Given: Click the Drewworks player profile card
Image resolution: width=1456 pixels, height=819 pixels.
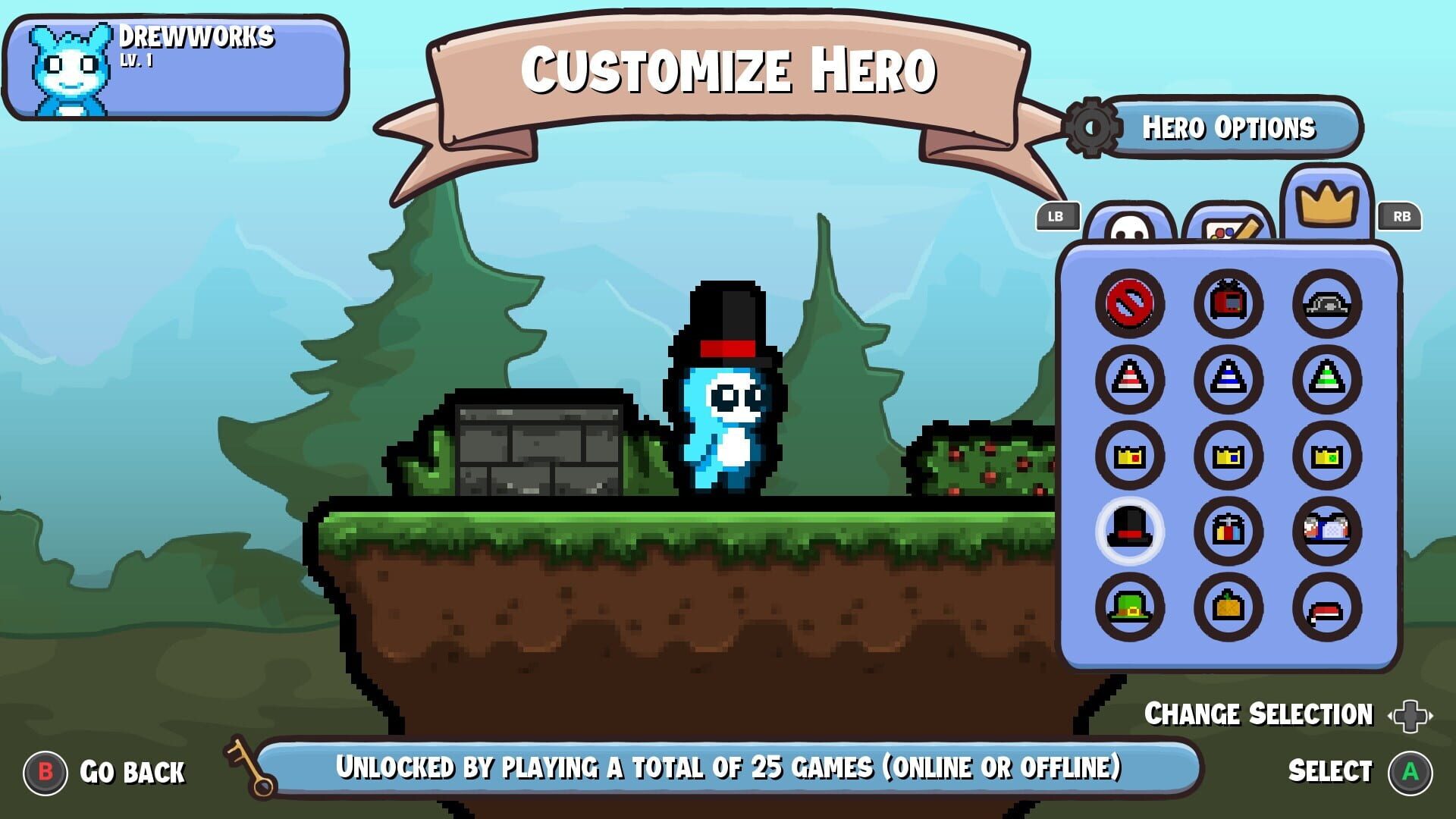Looking at the screenshot, I should [x=175, y=67].
